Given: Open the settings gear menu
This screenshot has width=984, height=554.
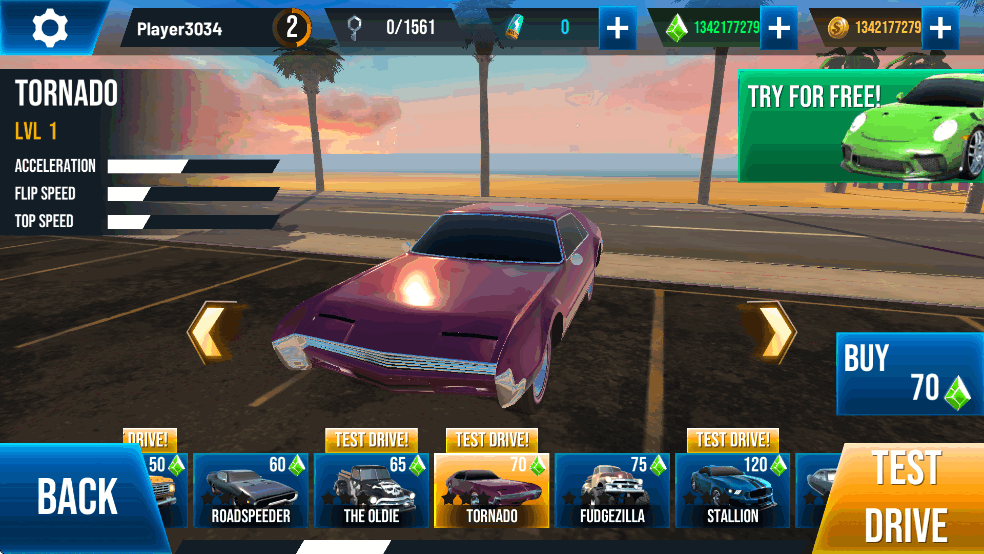Looking at the screenshot, I should click(x=48, y=27).
